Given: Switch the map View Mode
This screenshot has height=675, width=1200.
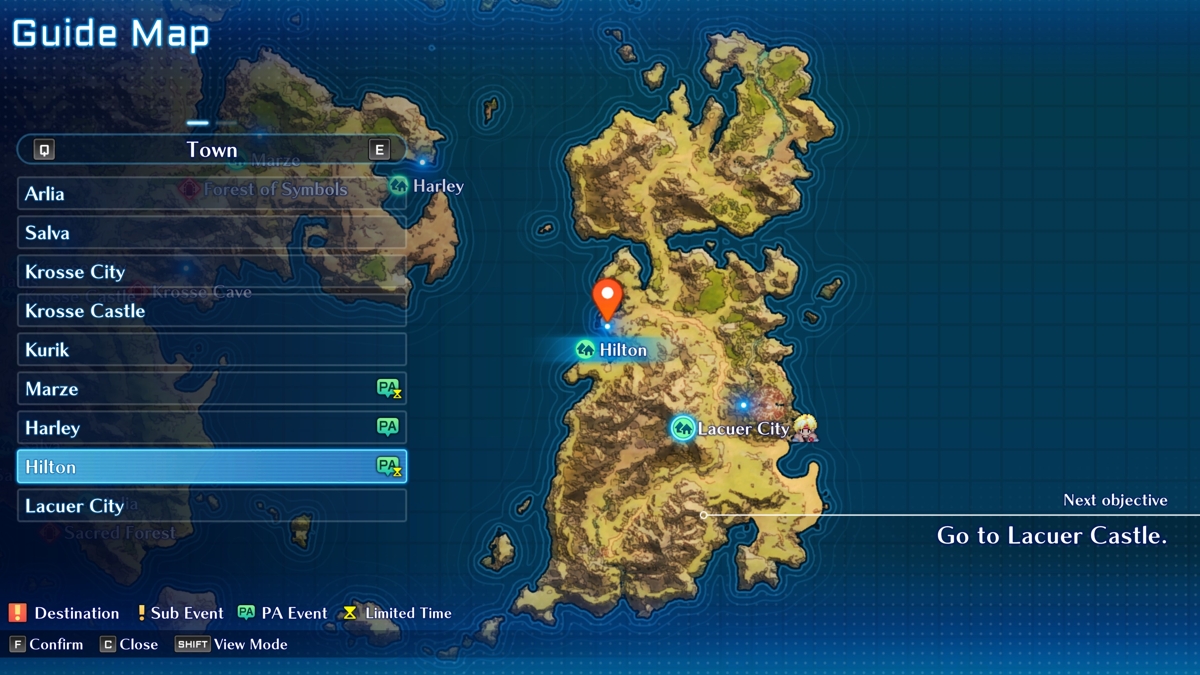Looking at the screenshot, I should [231, 644].
